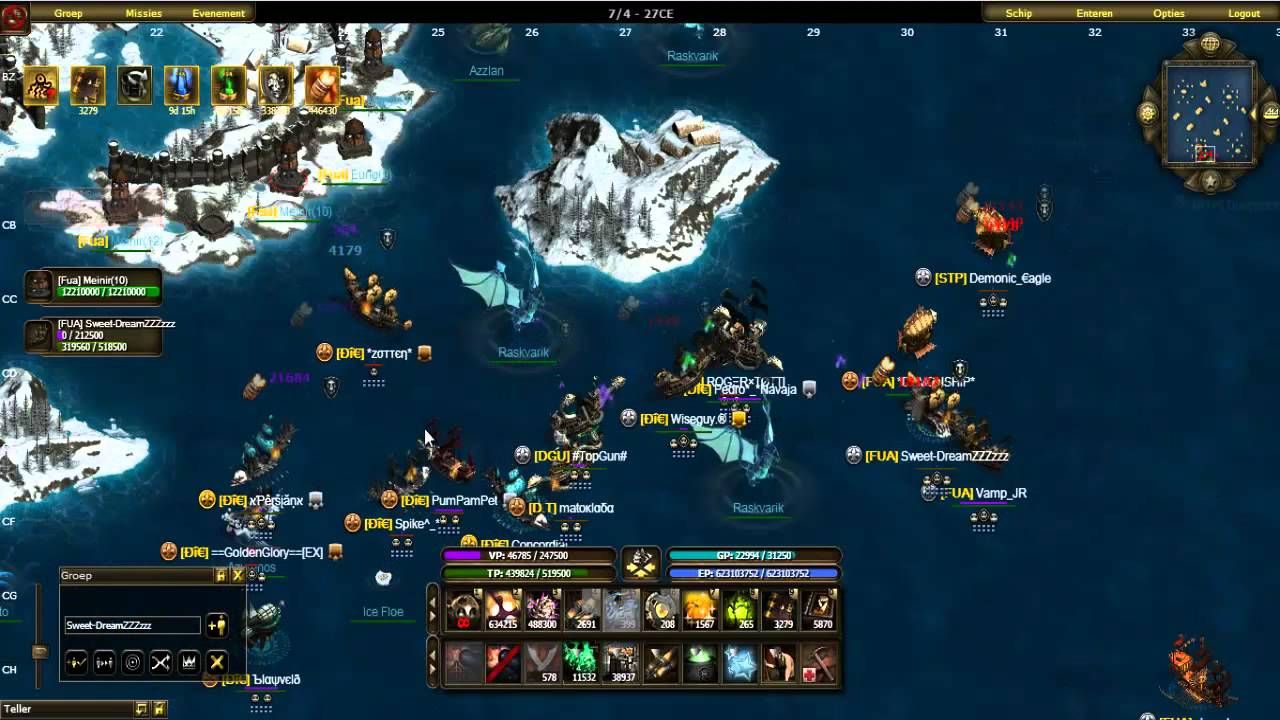Open the Teller chat expander at bottom left

click(x=141, y=709)
